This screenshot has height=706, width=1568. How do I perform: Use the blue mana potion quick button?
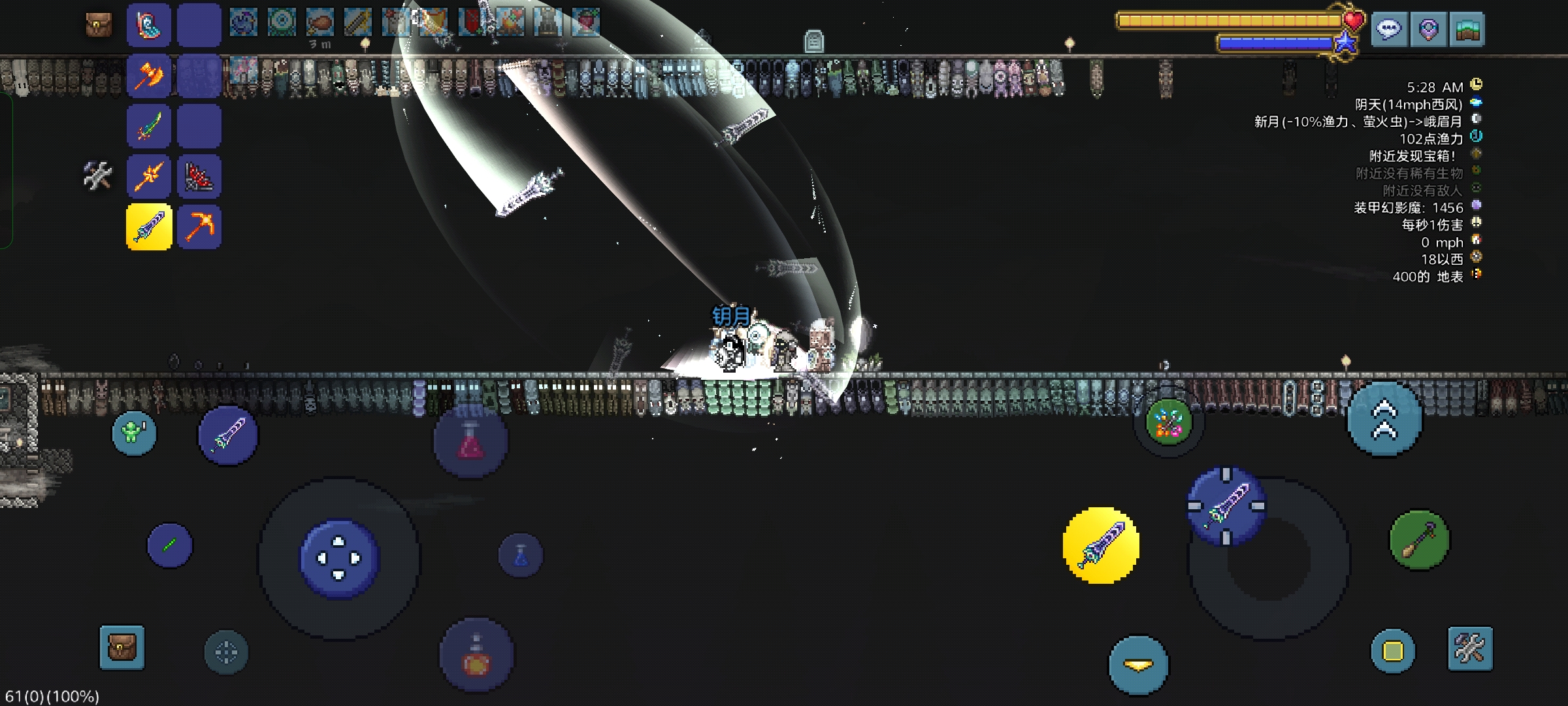pos(521,556)
